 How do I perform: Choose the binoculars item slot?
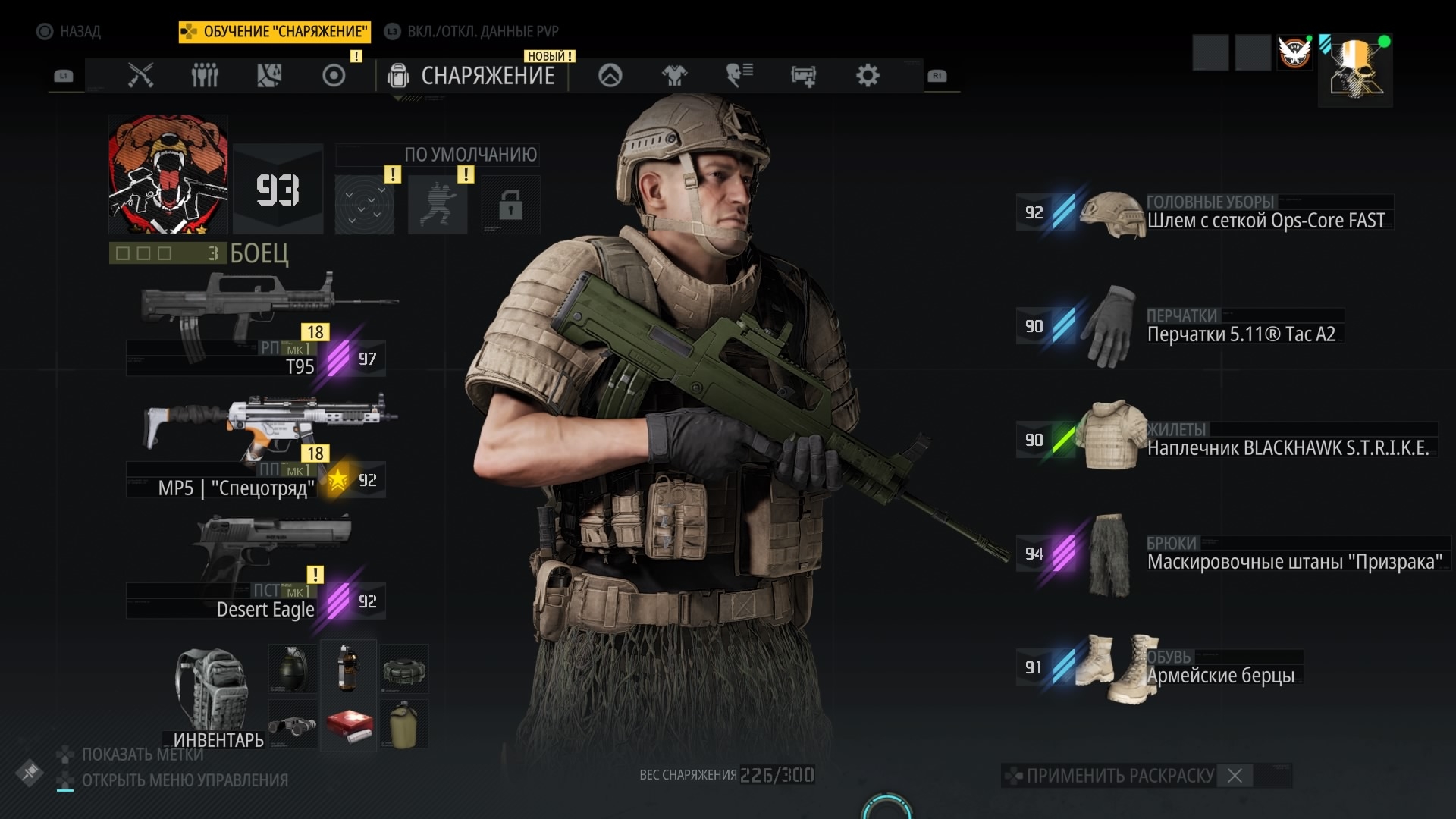(x=293, y=725)
